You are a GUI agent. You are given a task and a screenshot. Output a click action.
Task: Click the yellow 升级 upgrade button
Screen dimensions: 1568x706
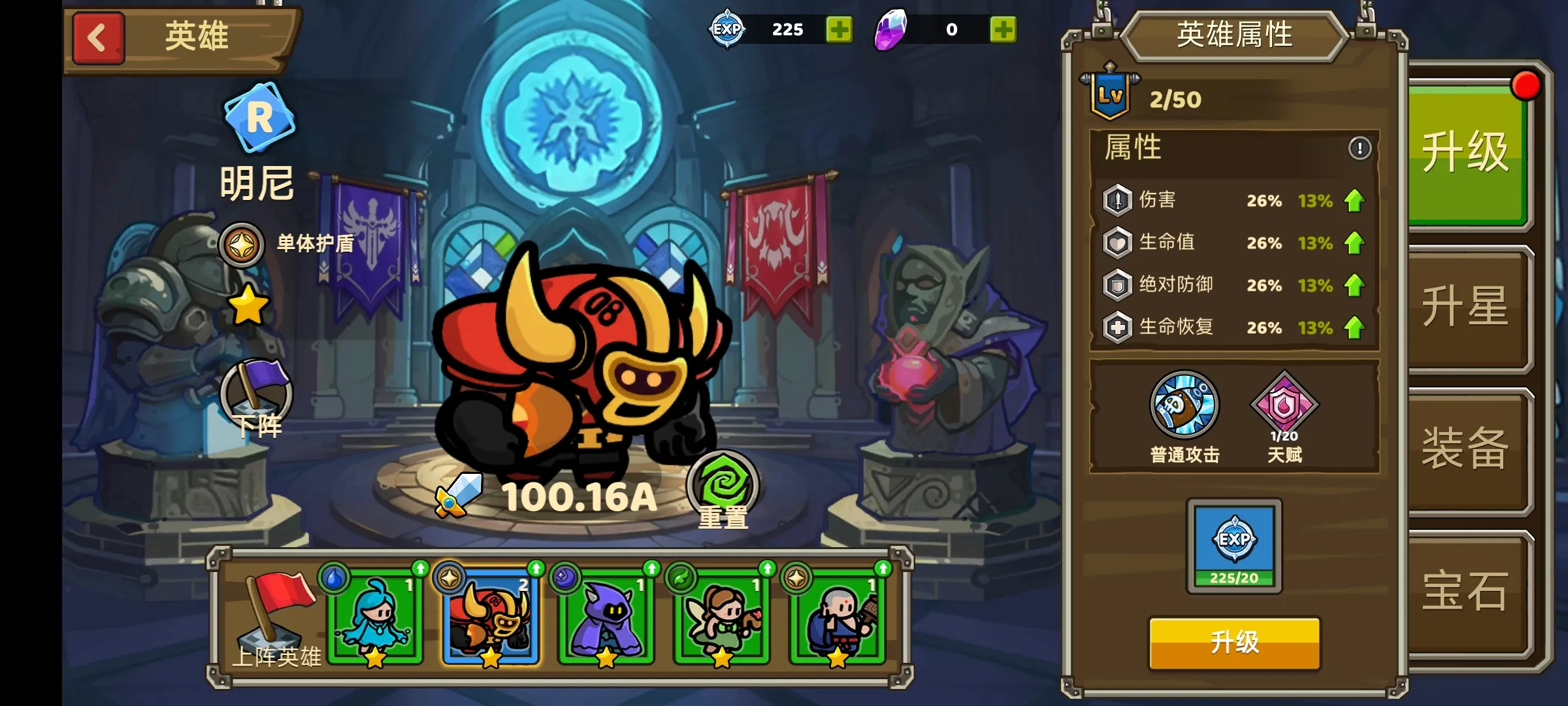click(1234, 643)
